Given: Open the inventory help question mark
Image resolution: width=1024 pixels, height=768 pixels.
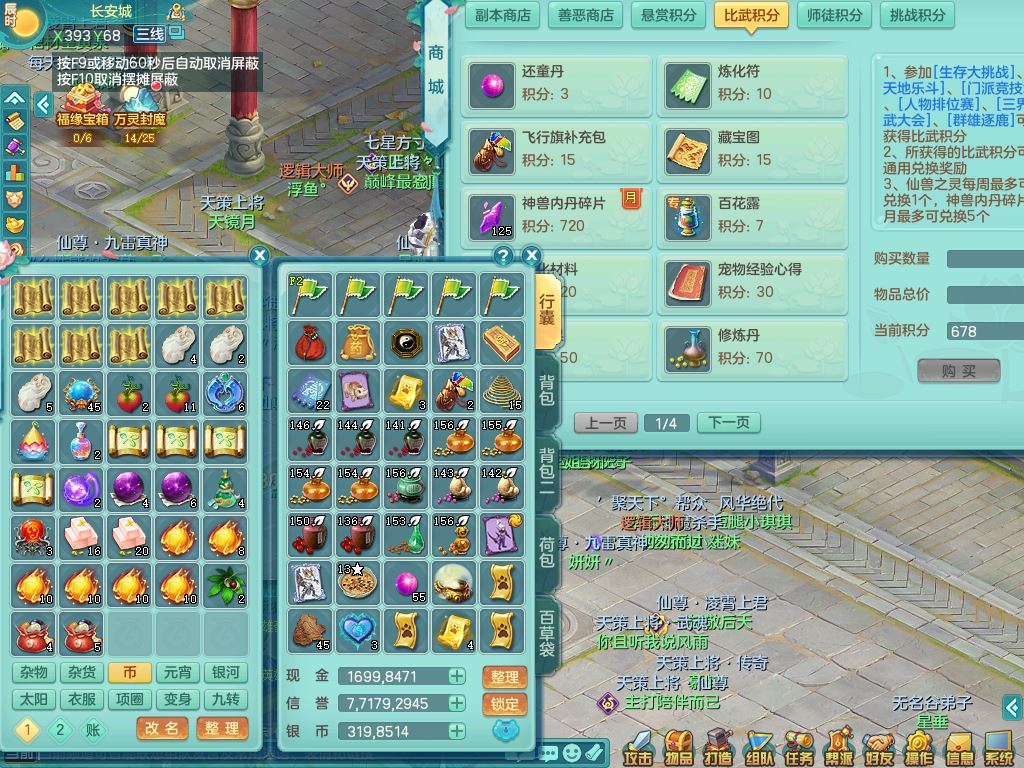Looking at the screenshot, I should 503,256.
